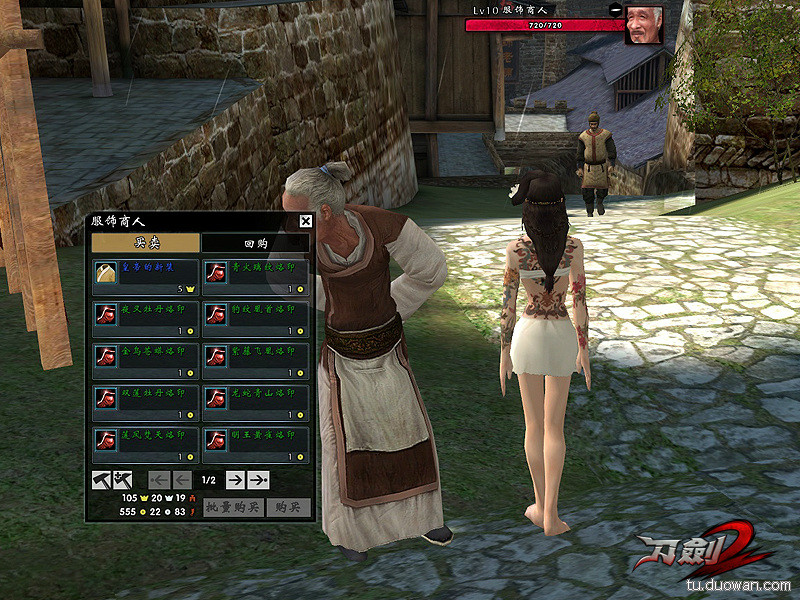Jump to the last shop page
800x600 pixels.
[259, 480]
